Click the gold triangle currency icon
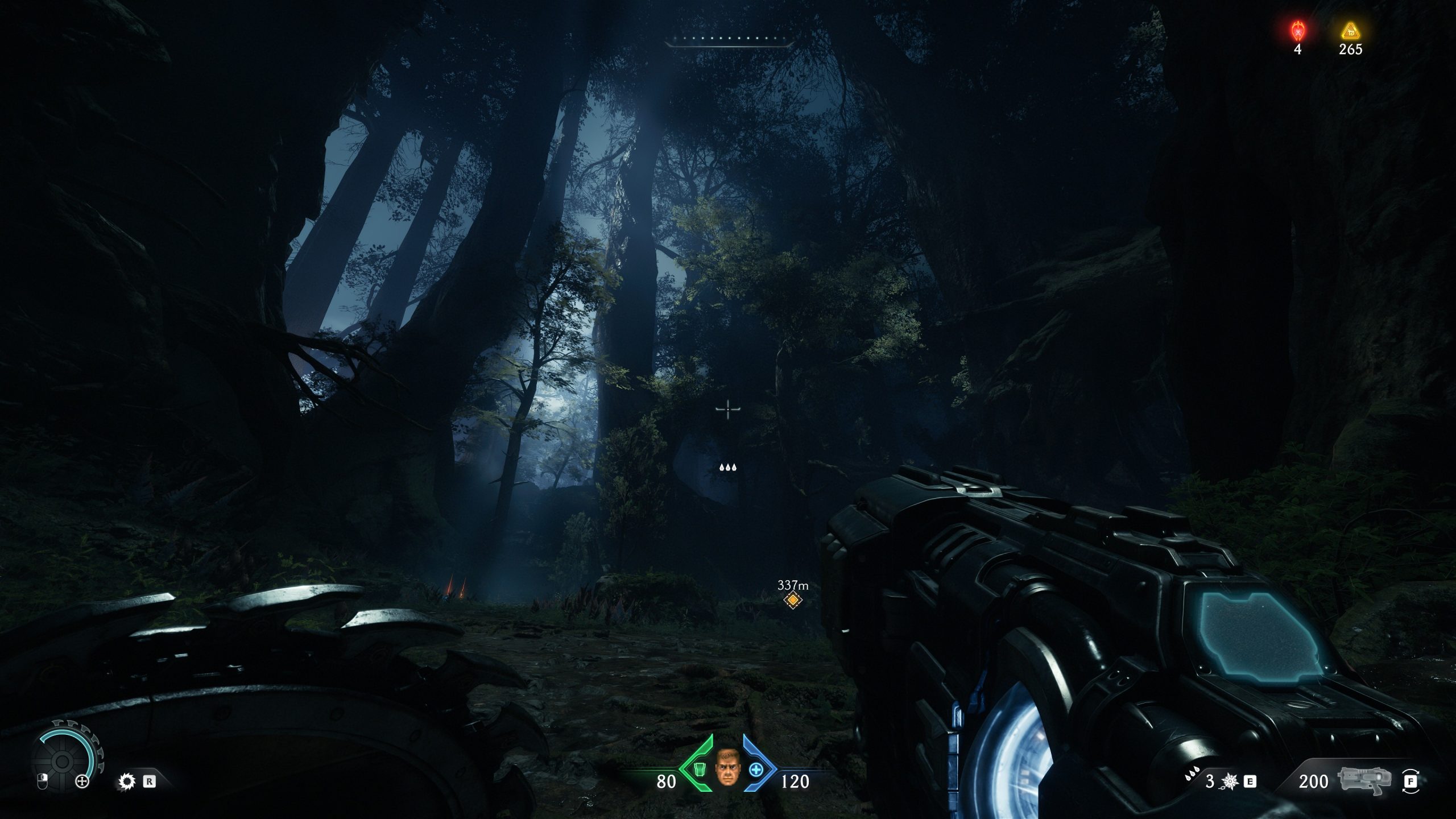The image size is (1456, 819). [x=1350, y=31]
